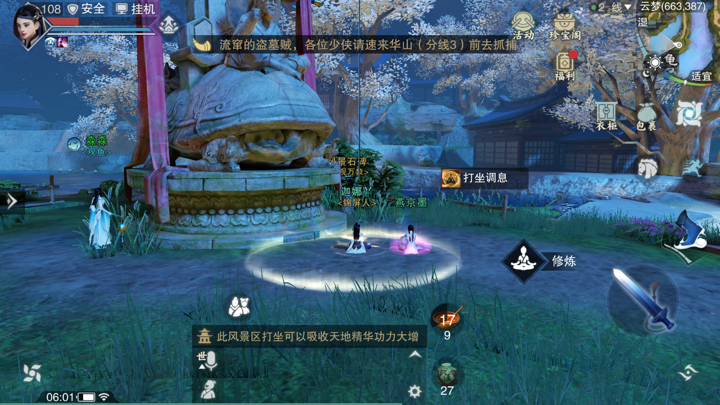The width and height of the screenshot is (720, 405).
Task: Open chat settings gear
Action: (x=415, y=392)
